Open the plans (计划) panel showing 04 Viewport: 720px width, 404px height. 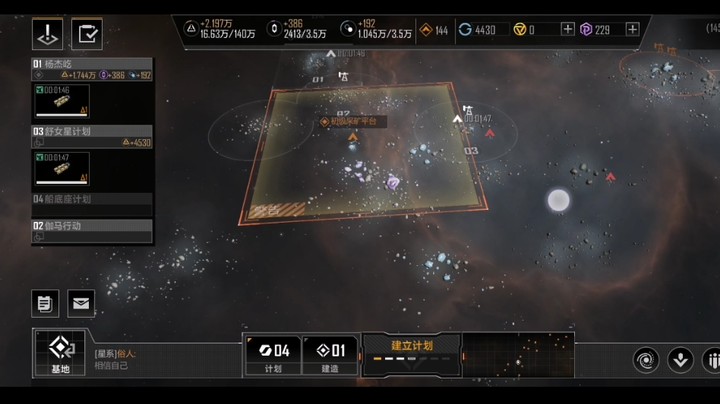(x=273, y=355)
